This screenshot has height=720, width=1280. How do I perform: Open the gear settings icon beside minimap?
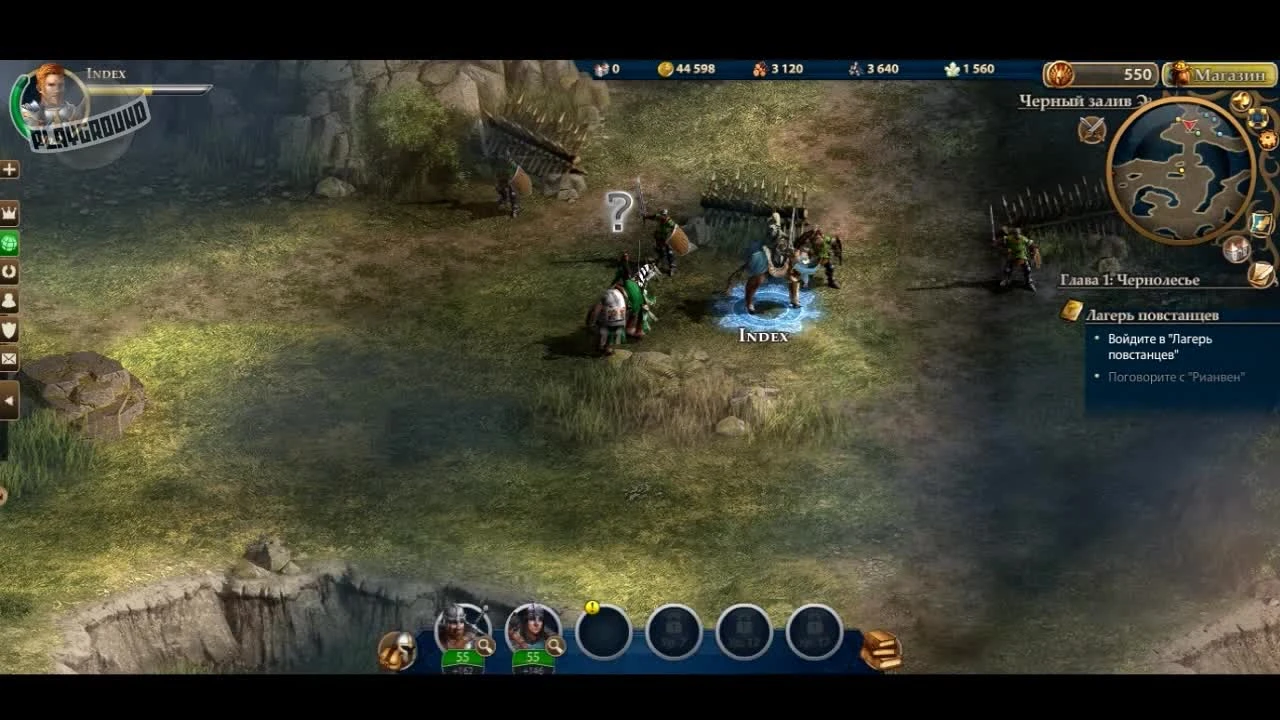(1268, 140)
